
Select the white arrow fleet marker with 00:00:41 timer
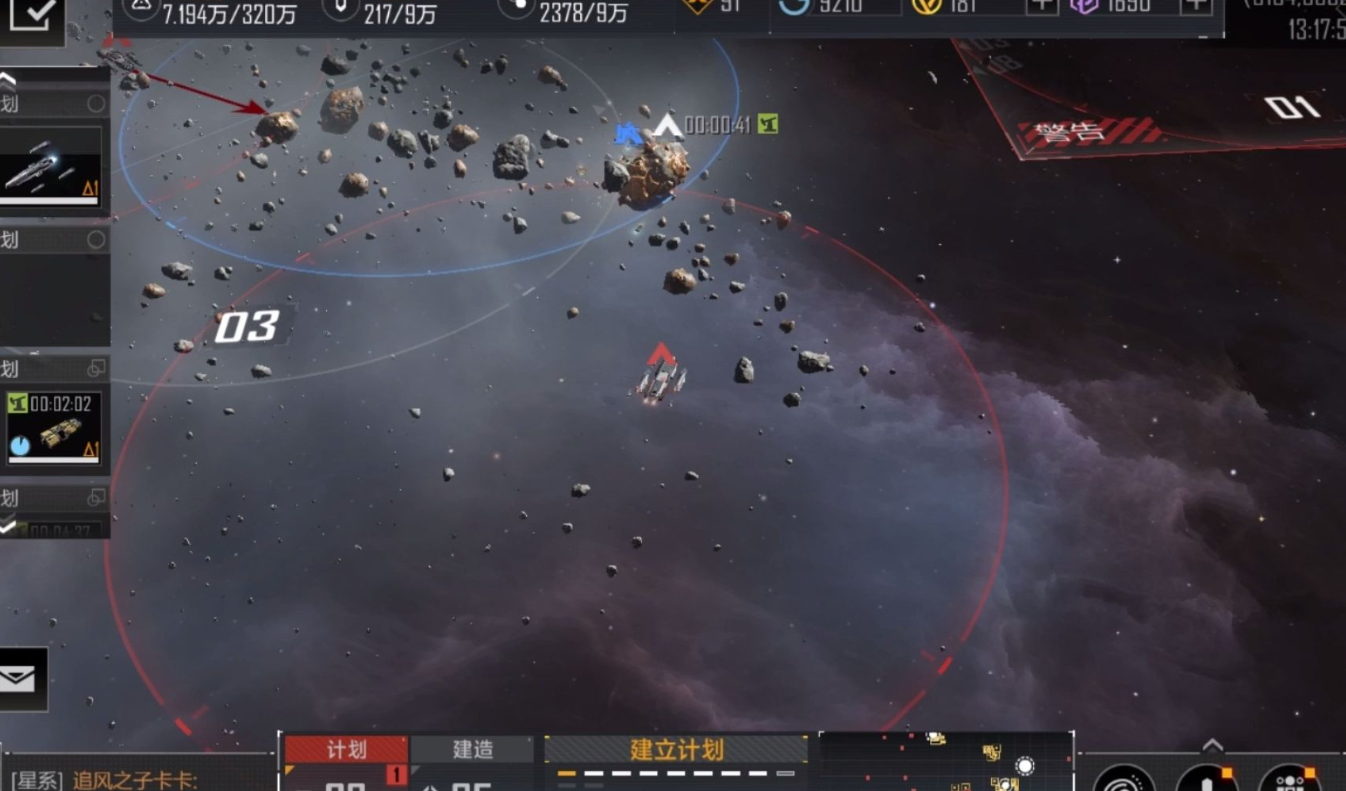pos(668,126)
